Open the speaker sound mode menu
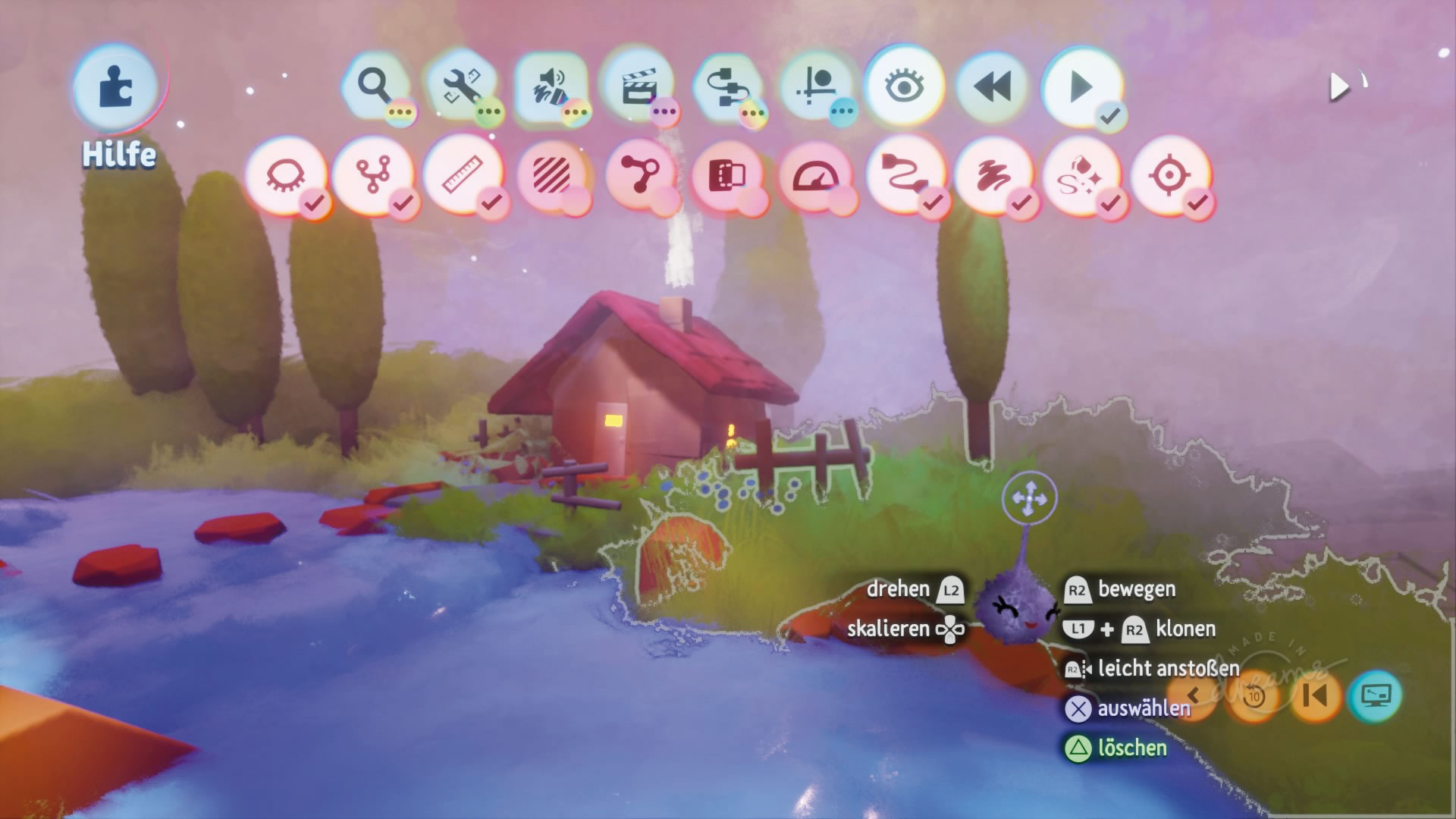 point(551,86)
